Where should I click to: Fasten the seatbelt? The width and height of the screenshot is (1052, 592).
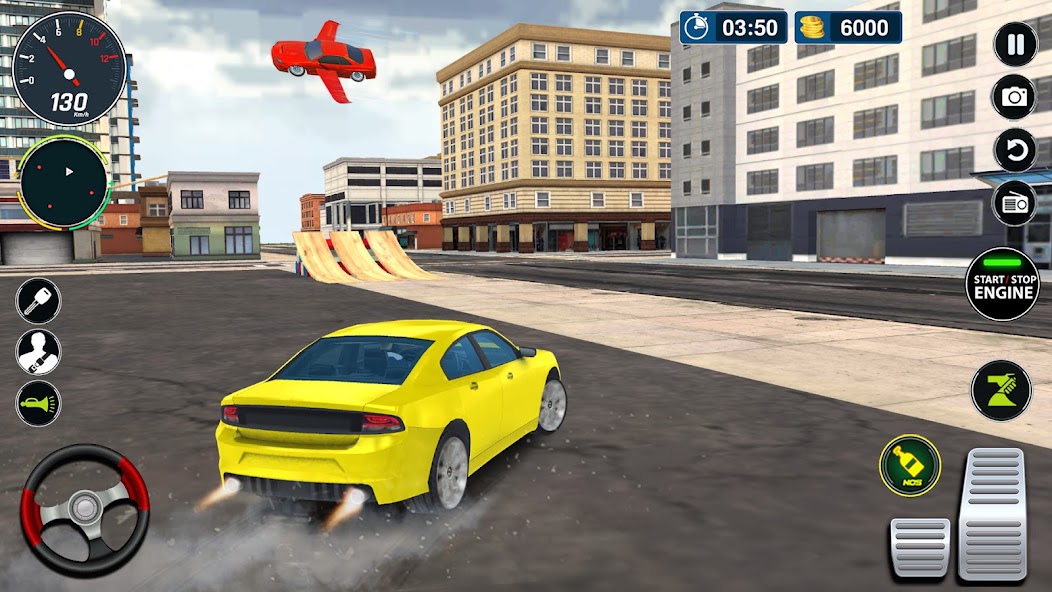pos(39,352)
